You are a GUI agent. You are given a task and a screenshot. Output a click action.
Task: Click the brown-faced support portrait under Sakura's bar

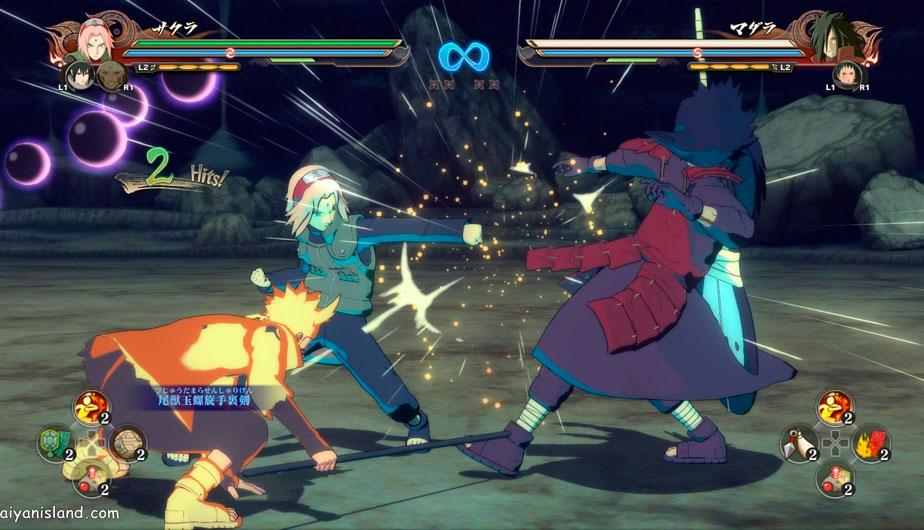[x=111, y=77]
